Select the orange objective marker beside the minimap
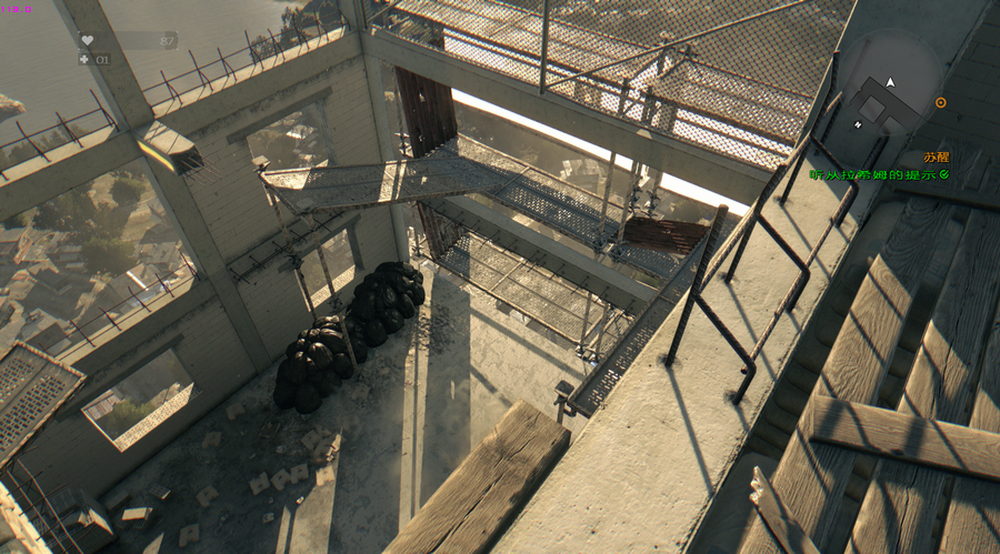This screenshot has height=554, width=1000. point(940,102)
